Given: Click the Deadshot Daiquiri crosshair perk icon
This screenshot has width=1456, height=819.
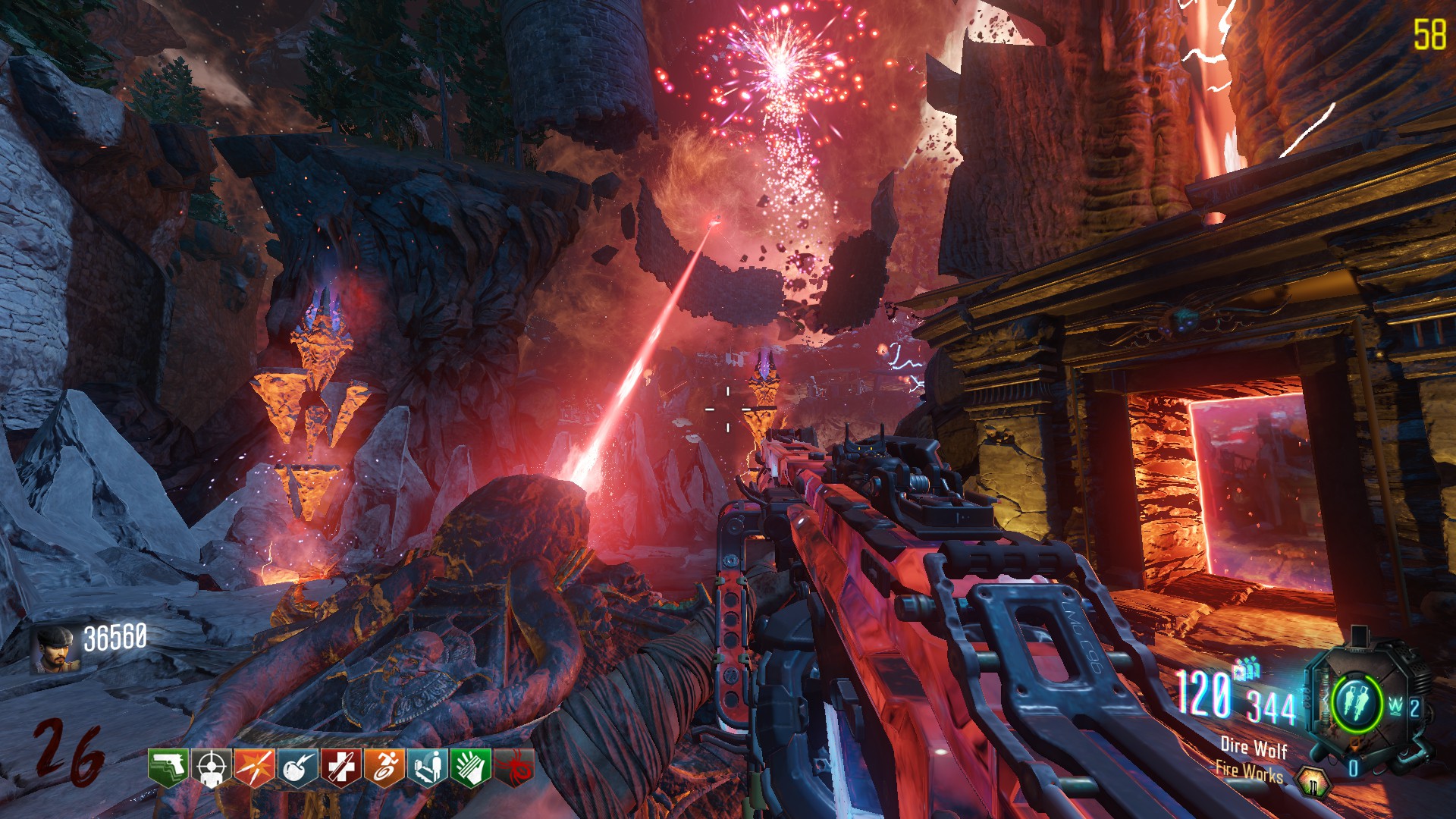Looking at the screenshot, I should tap(210, 768).
